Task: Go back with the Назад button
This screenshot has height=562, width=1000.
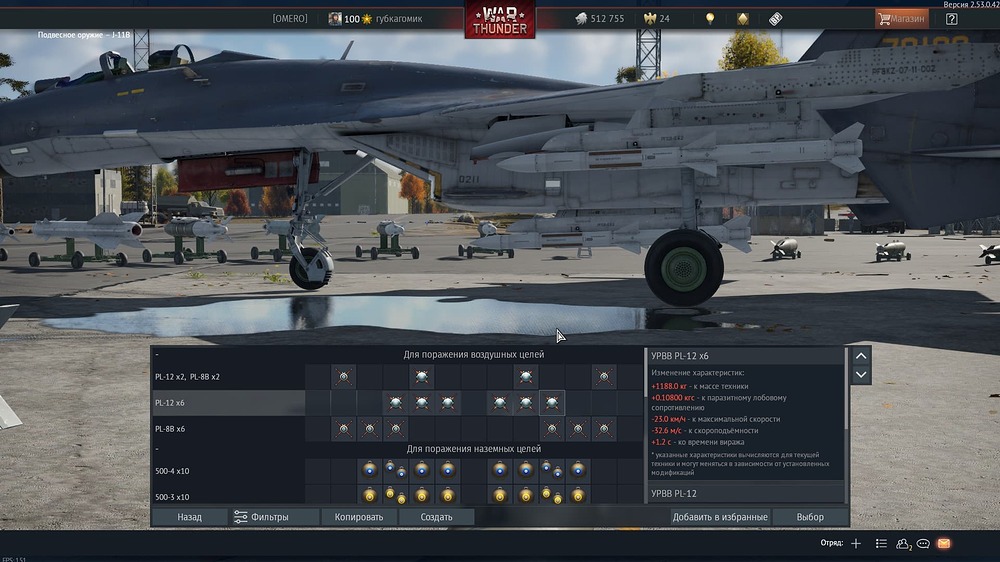Action: 189,517
